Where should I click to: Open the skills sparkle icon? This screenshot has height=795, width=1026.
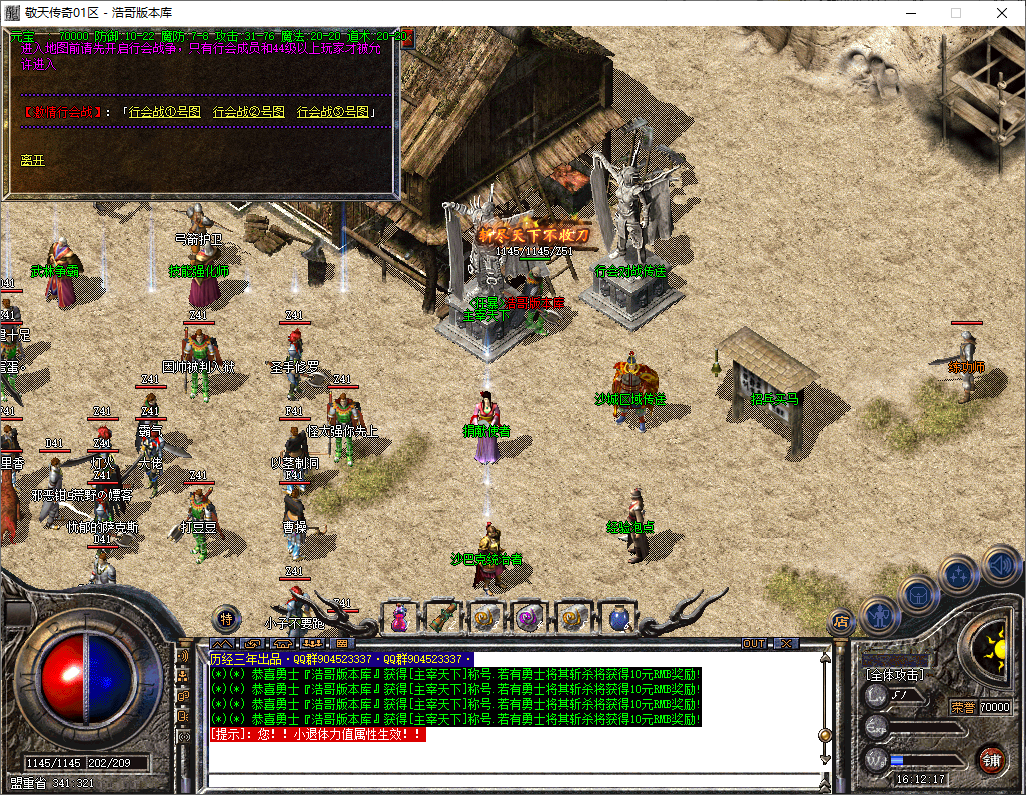pyautogui.click(x=960, y=574)
